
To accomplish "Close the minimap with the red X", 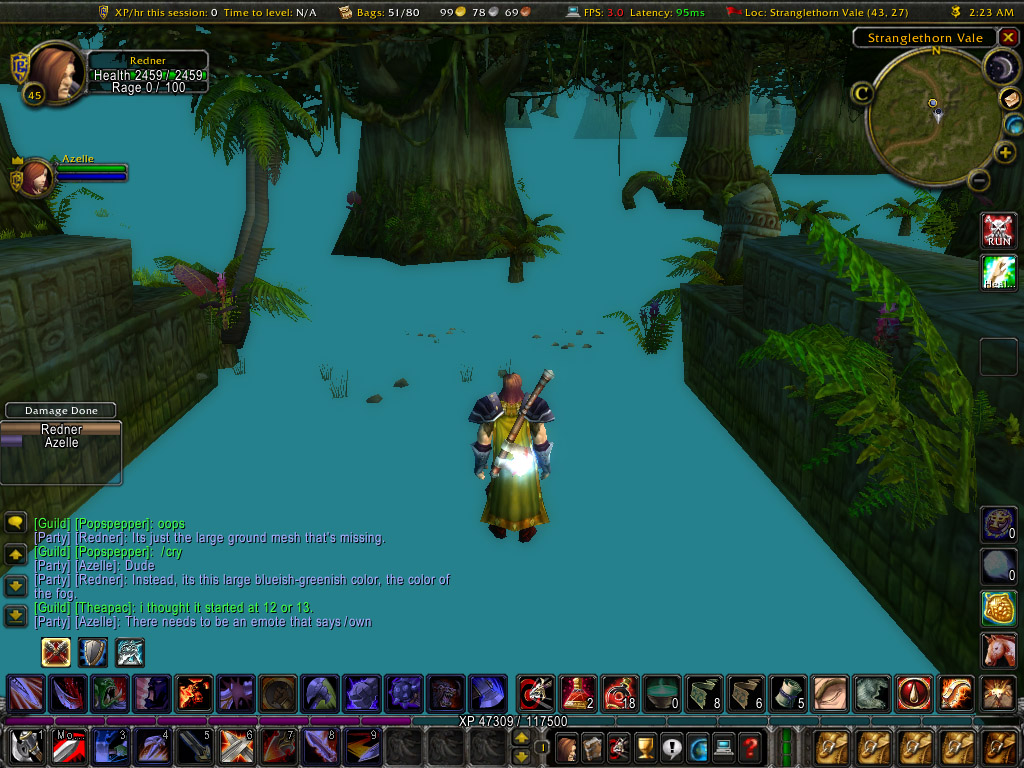I will point(1008,38).
